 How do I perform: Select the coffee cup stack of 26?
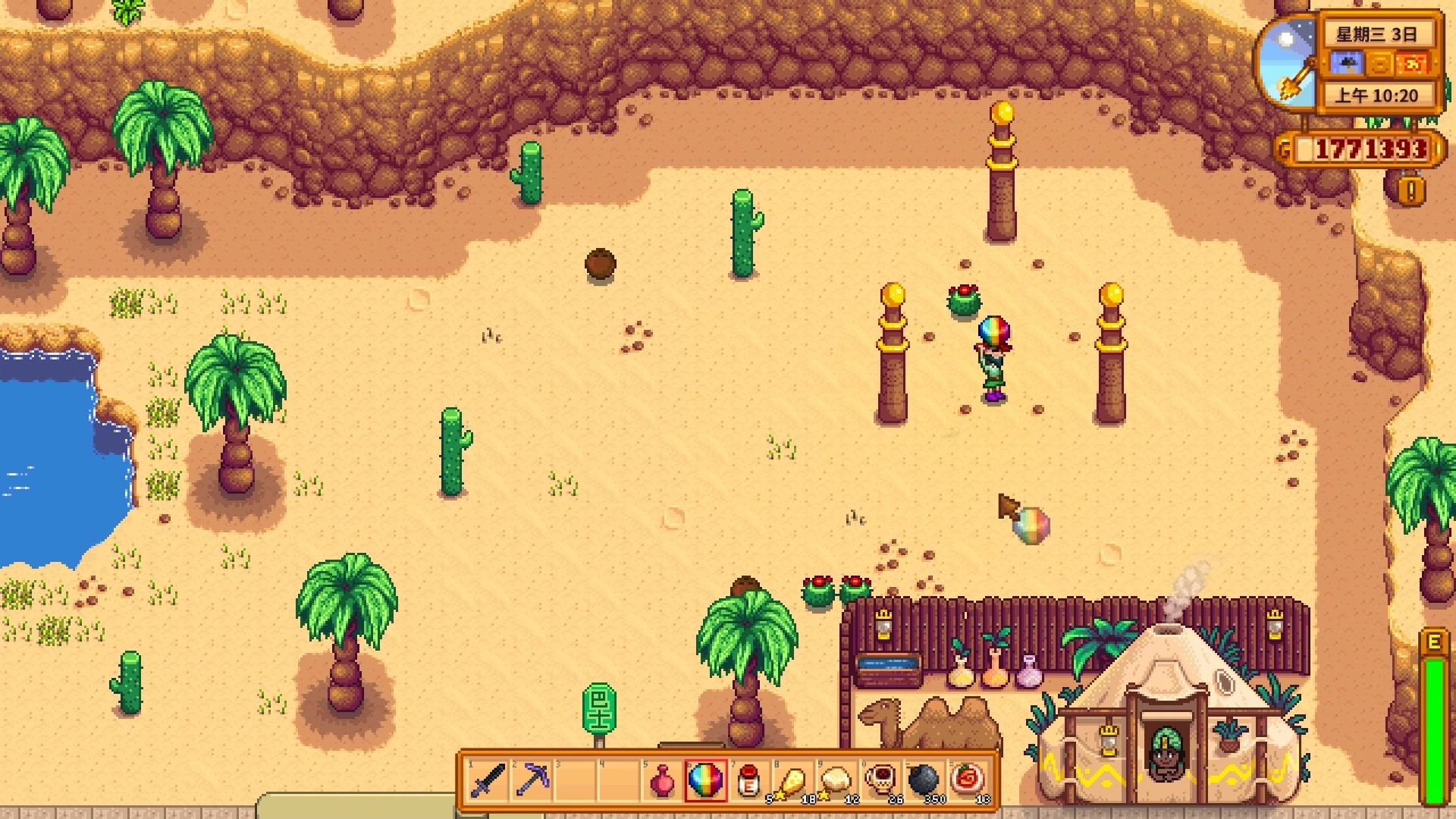880,780
